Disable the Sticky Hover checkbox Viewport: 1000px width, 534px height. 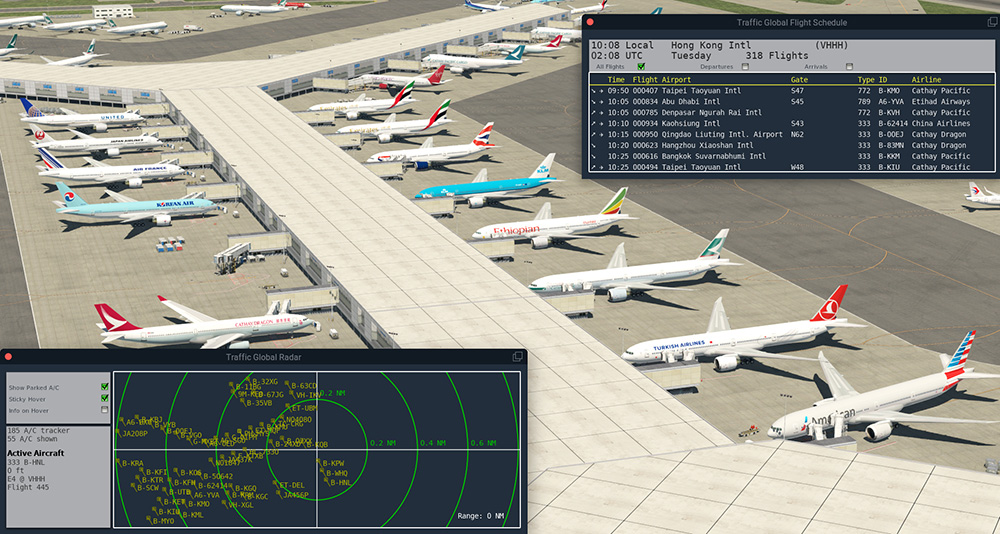(x=104, y=398)
